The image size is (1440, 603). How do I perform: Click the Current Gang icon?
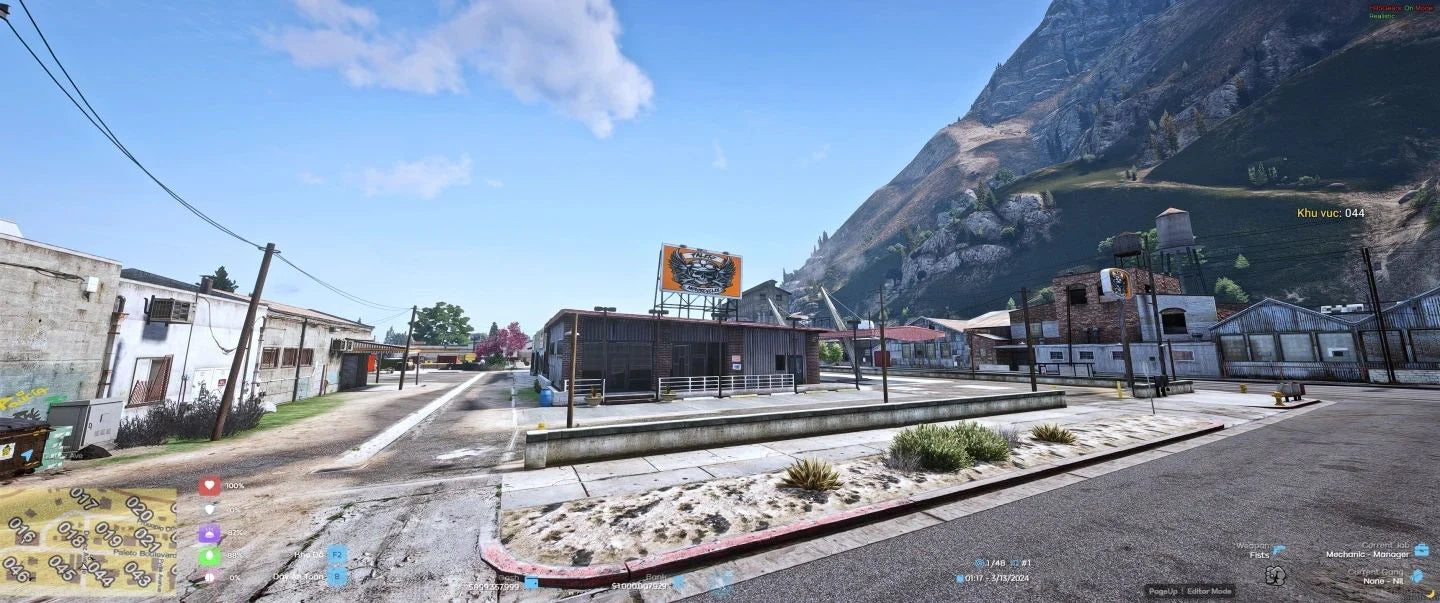coord(1417,575)
